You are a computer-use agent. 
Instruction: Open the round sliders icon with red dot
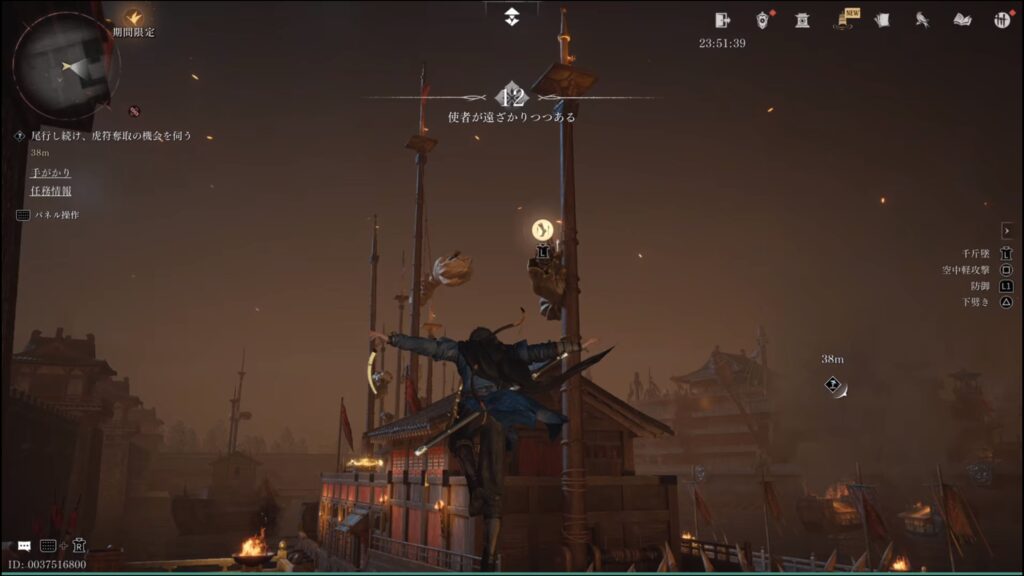(1001, 20)
